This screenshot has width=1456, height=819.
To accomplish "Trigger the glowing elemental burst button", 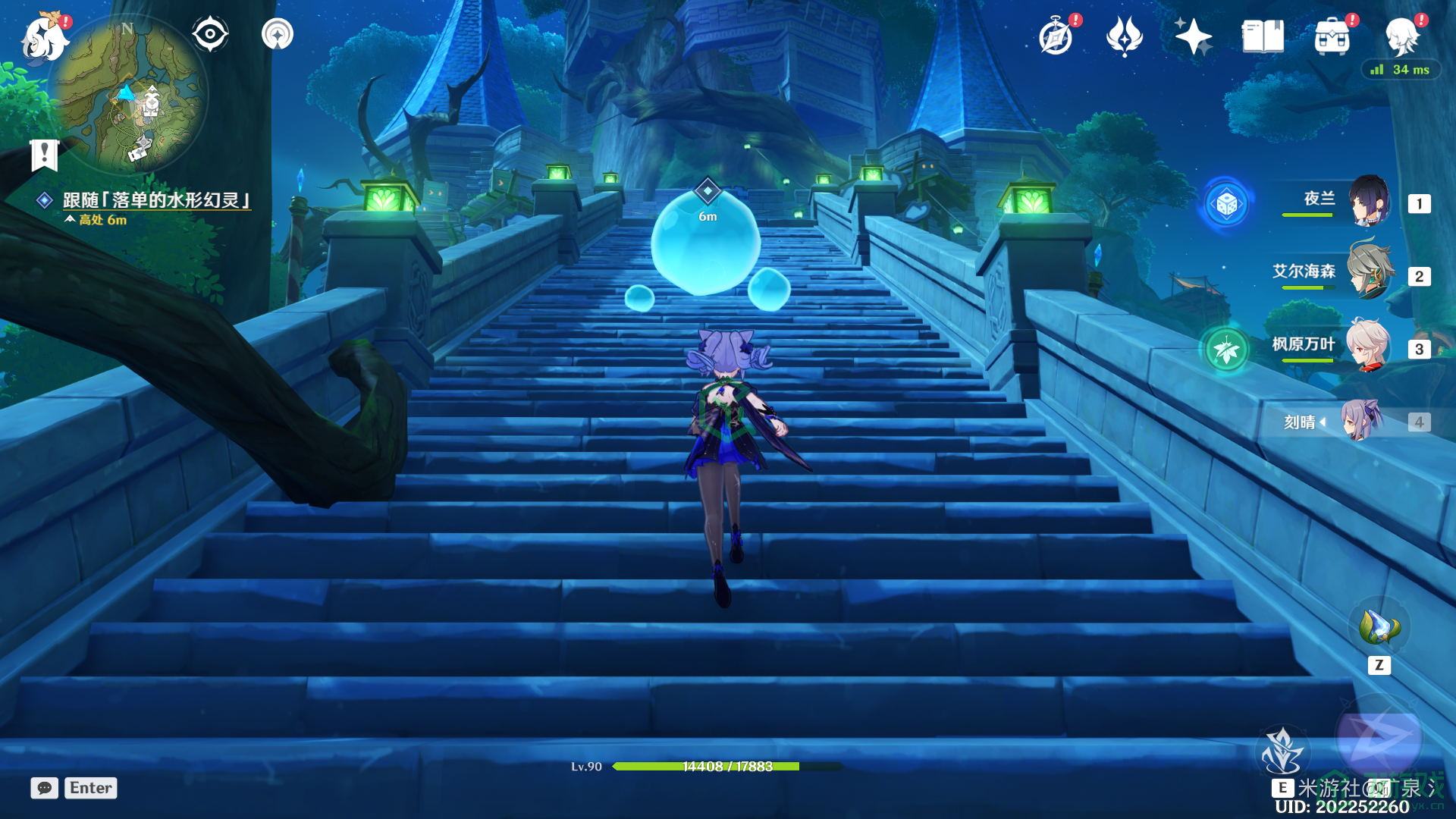I will (1379, 737).
